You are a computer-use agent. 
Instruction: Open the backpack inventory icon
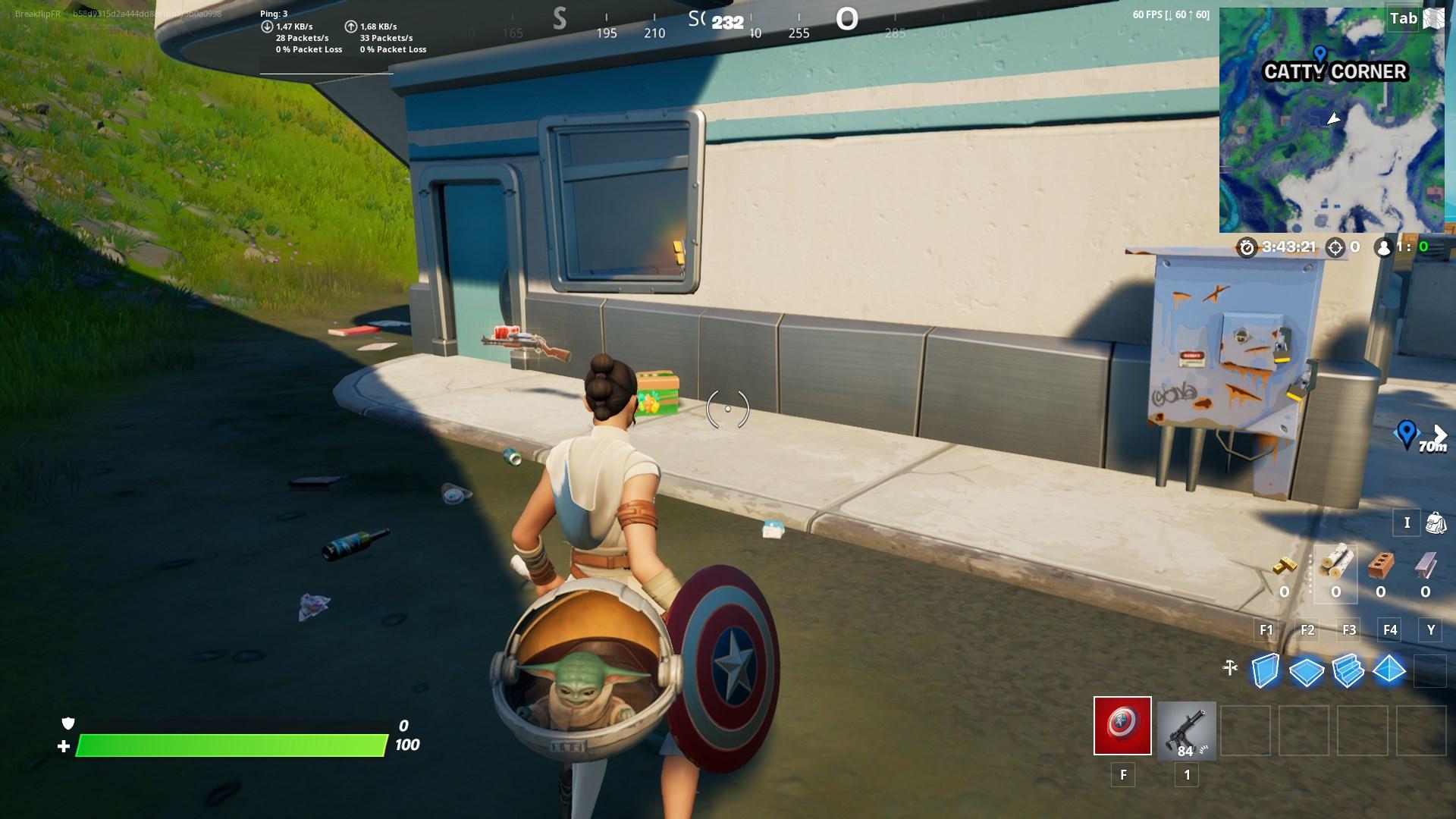(x=1435, y=522)
